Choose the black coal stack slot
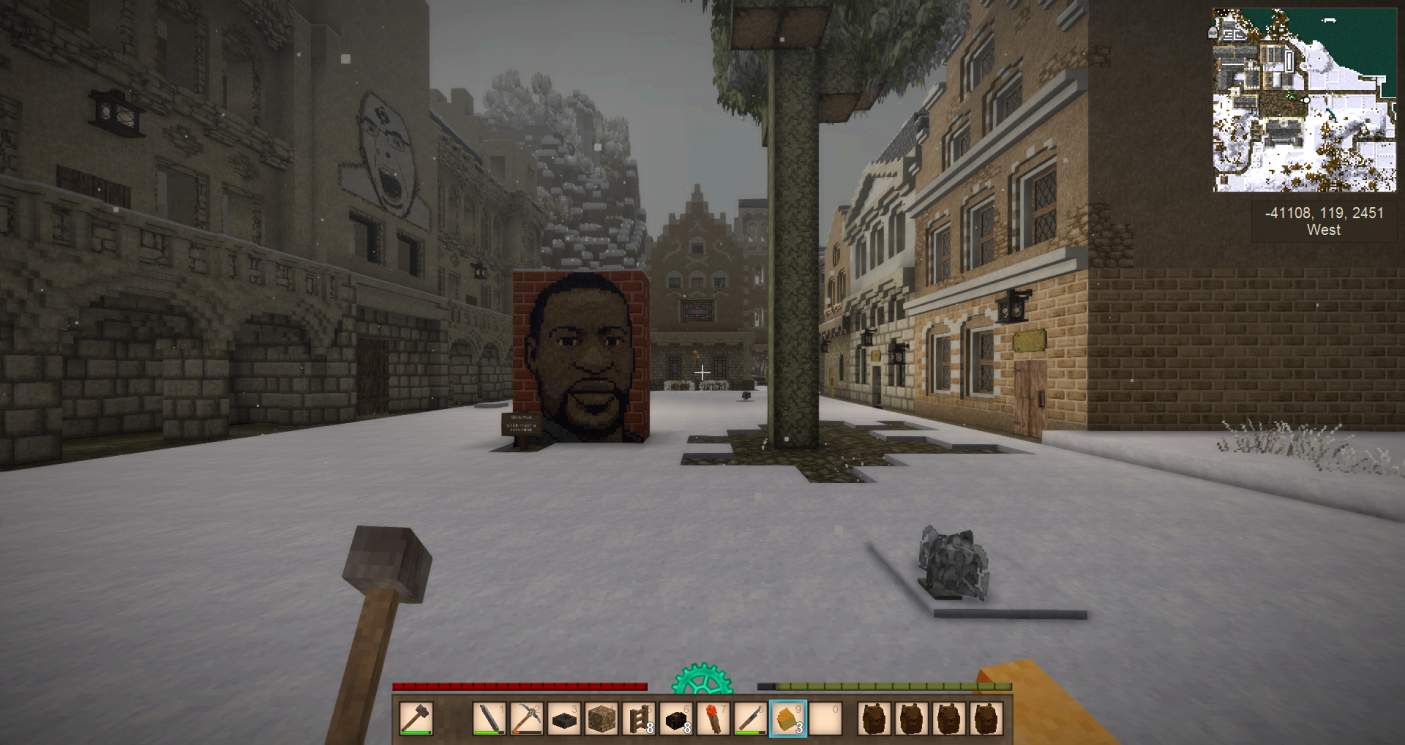1405x745 pixels. coord(676,719)
